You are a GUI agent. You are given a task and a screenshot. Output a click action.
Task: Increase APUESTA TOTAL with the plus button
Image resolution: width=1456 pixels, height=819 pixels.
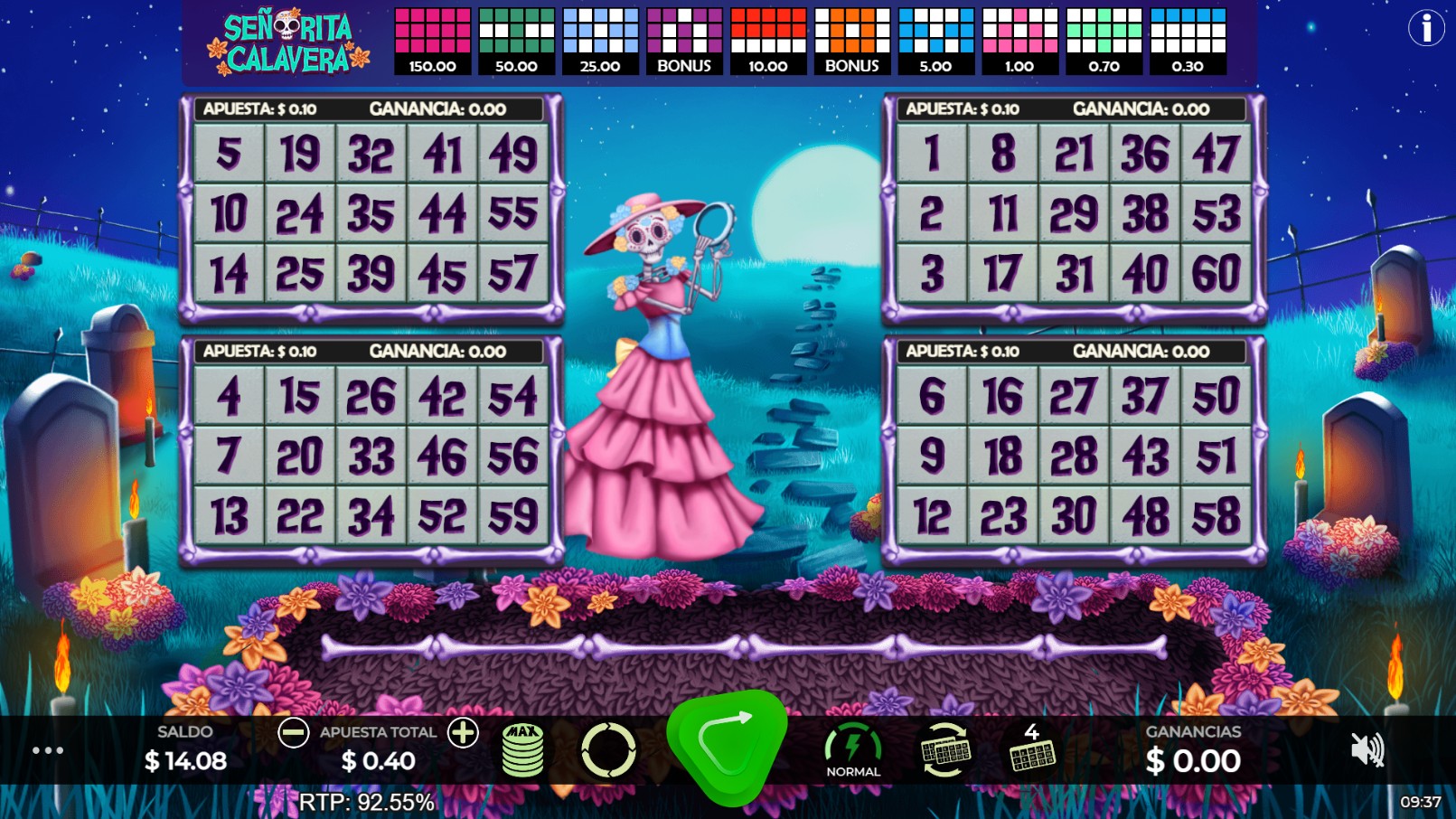click(464, 732)
